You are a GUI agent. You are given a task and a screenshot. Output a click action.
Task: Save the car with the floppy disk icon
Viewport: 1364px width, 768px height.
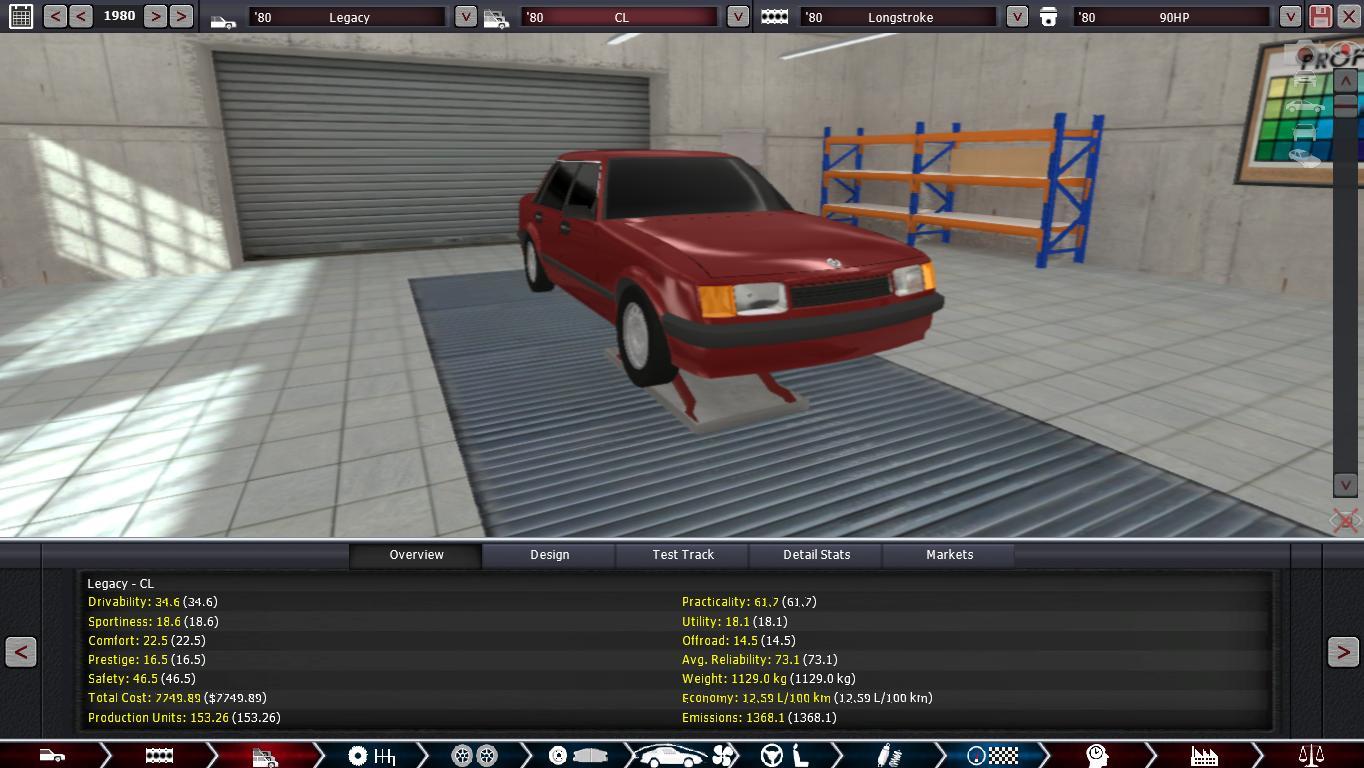point(1320,16)
